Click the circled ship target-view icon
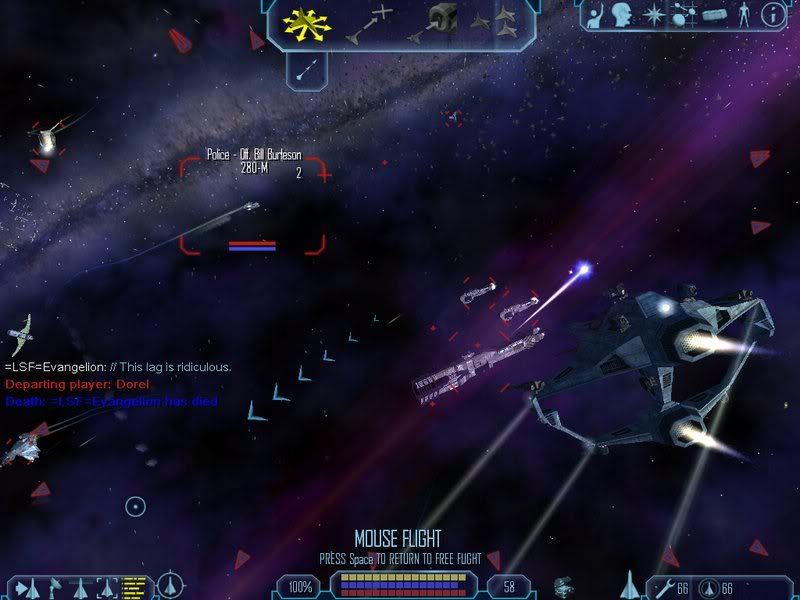Image resolution: width=800 pixels, height=600 pixels. point(172,584)
